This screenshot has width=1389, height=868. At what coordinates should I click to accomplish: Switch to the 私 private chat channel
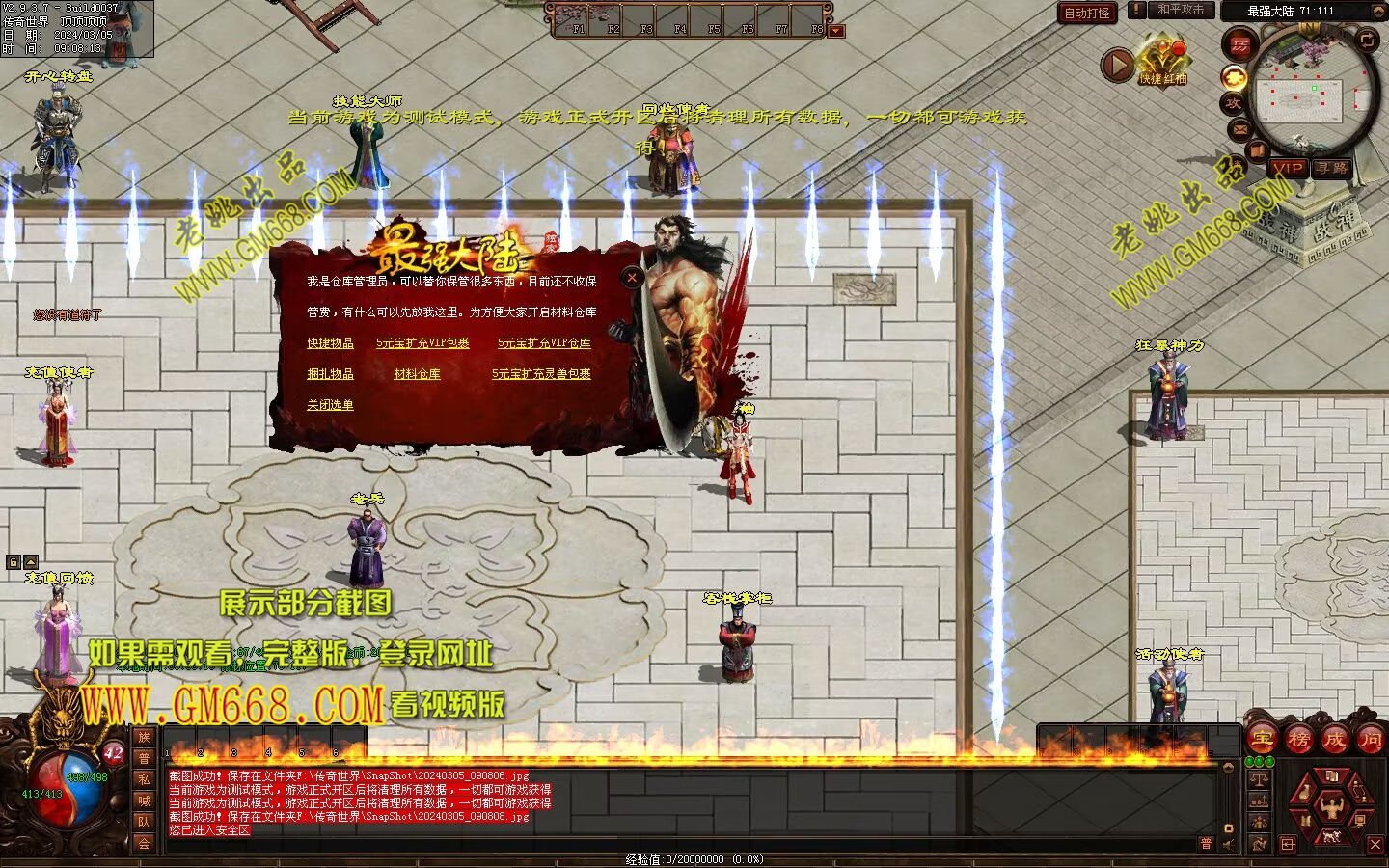[x=144, y=779]
